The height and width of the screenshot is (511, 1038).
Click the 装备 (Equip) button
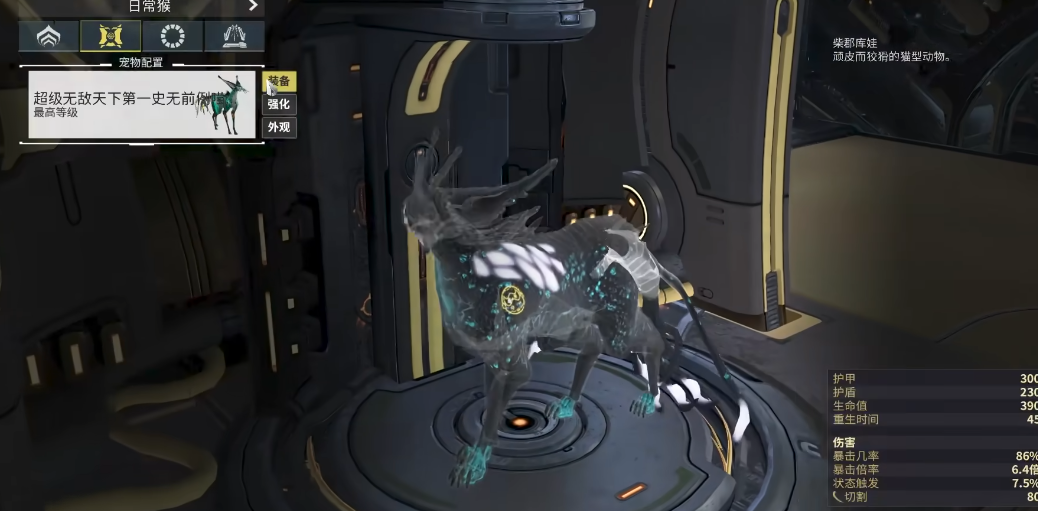coord(279,81)
